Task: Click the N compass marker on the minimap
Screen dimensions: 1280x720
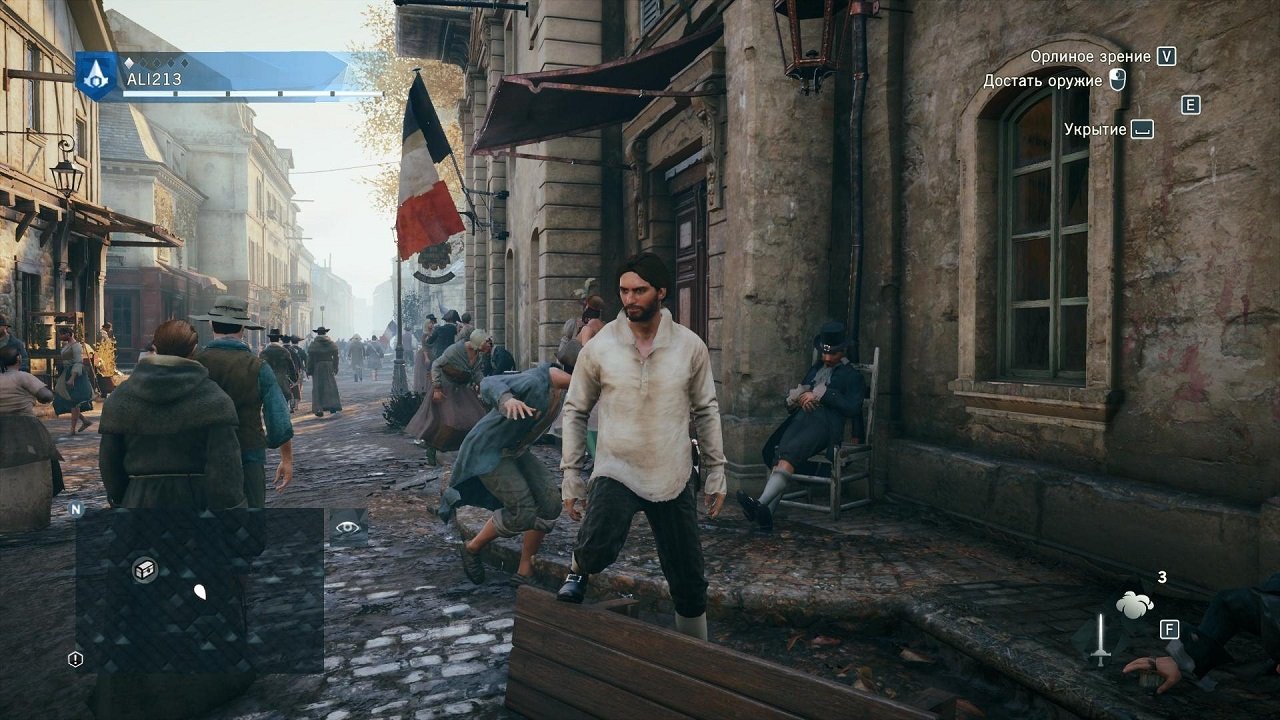Action: (x=75, y=508)
